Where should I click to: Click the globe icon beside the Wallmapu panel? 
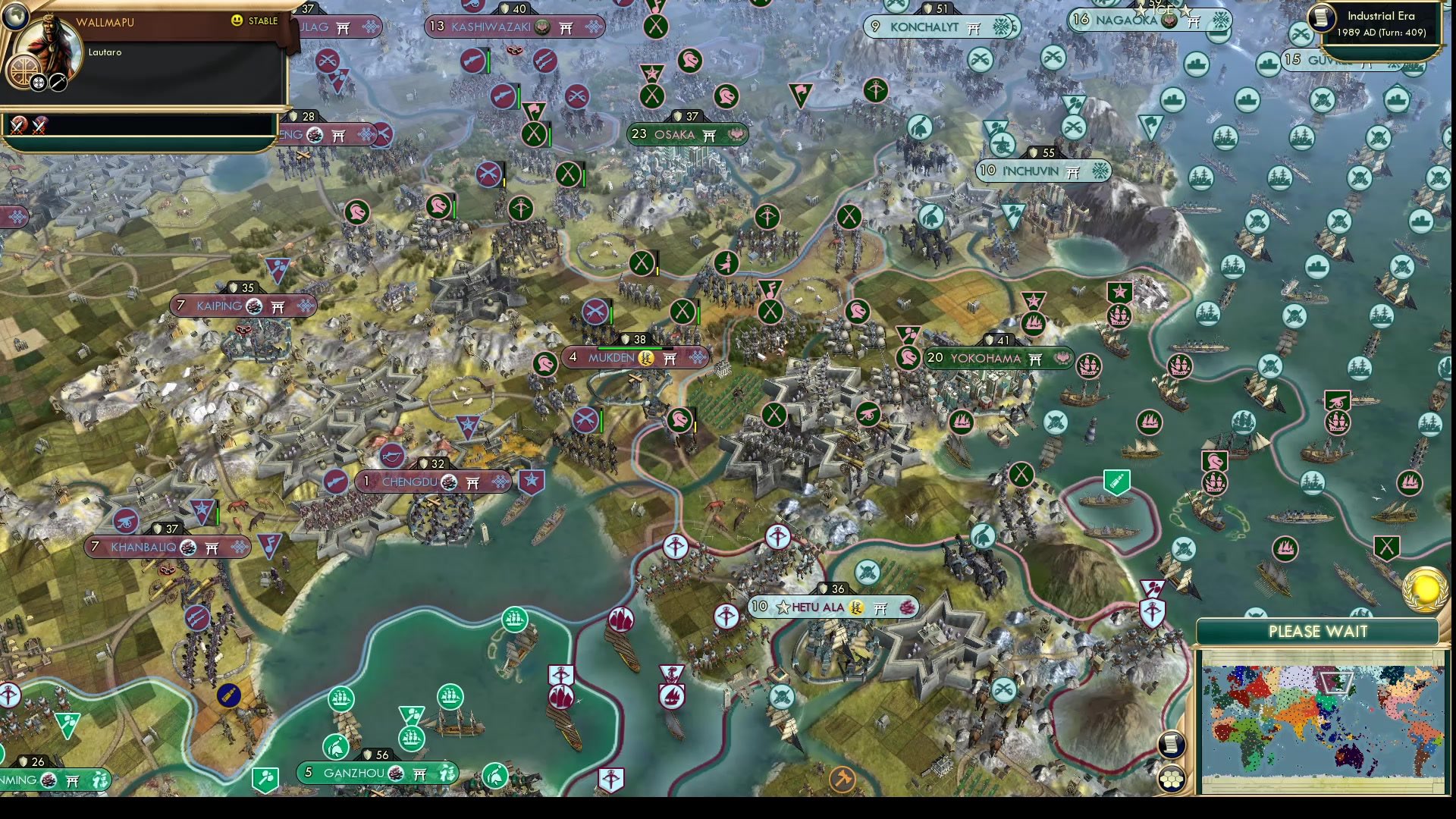pyautogui.click(x=14, y=18)
